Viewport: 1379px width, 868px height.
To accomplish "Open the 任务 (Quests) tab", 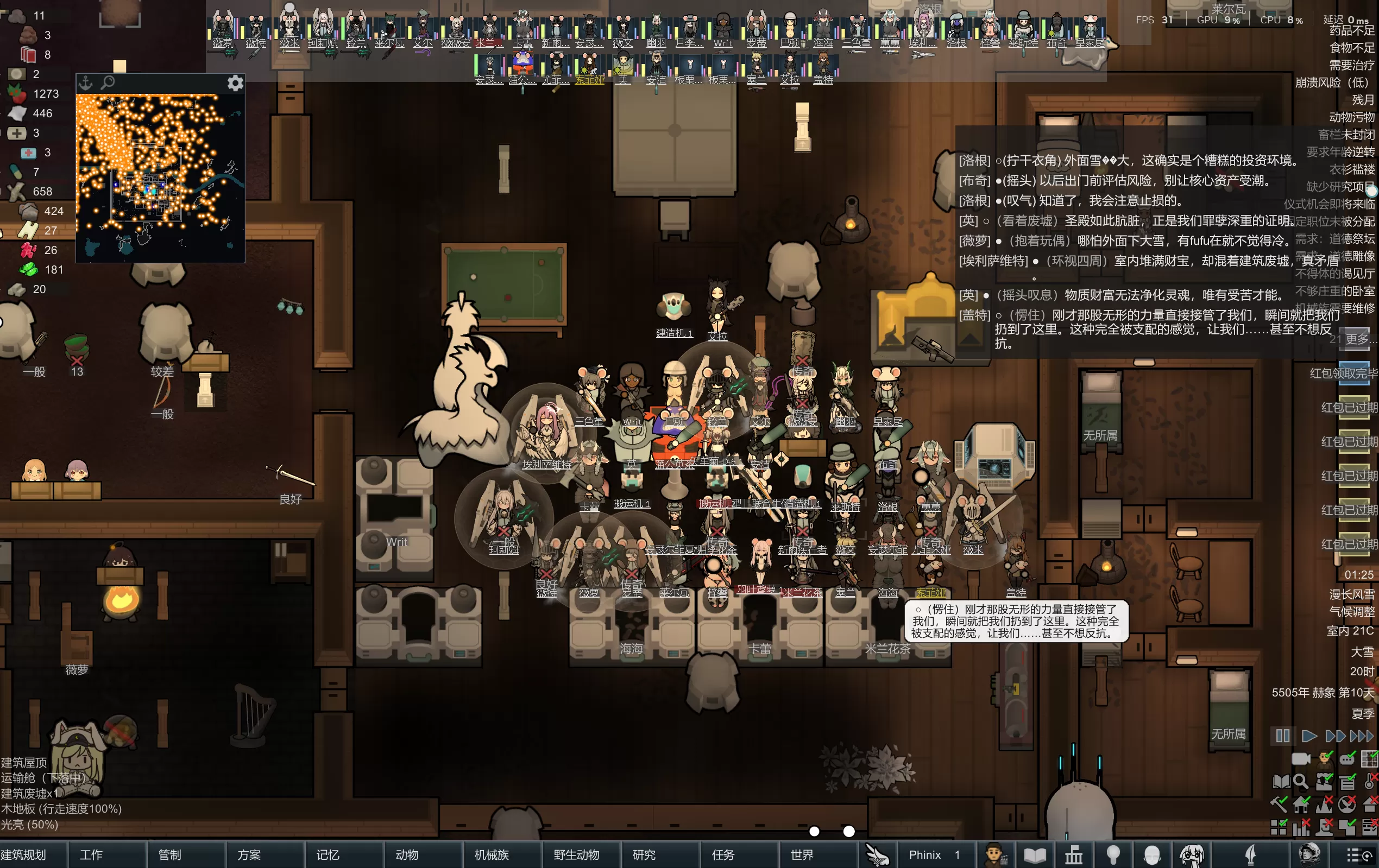I will tap(723, 855).
